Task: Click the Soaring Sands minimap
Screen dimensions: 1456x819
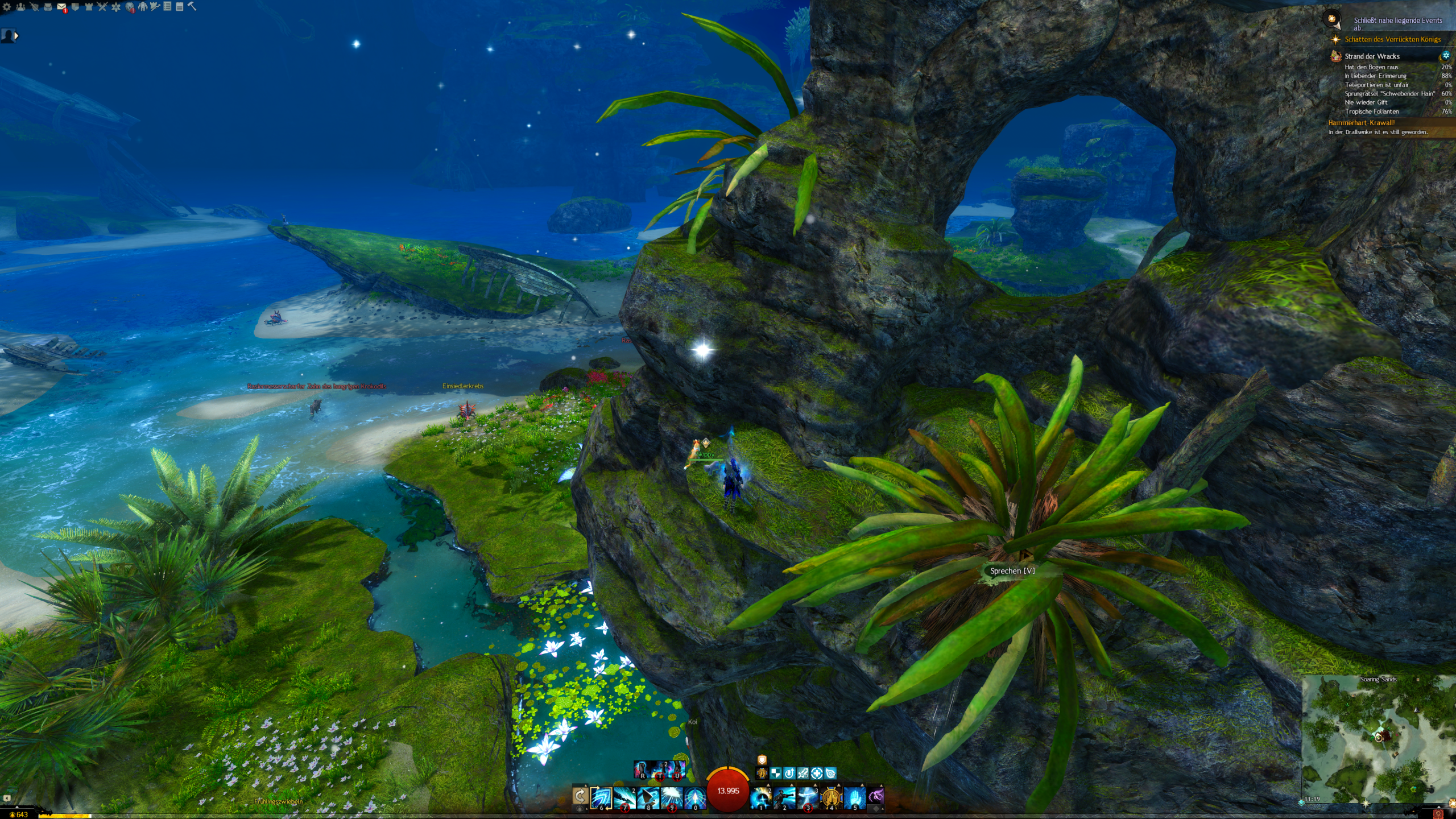Action: point(1378,739)
